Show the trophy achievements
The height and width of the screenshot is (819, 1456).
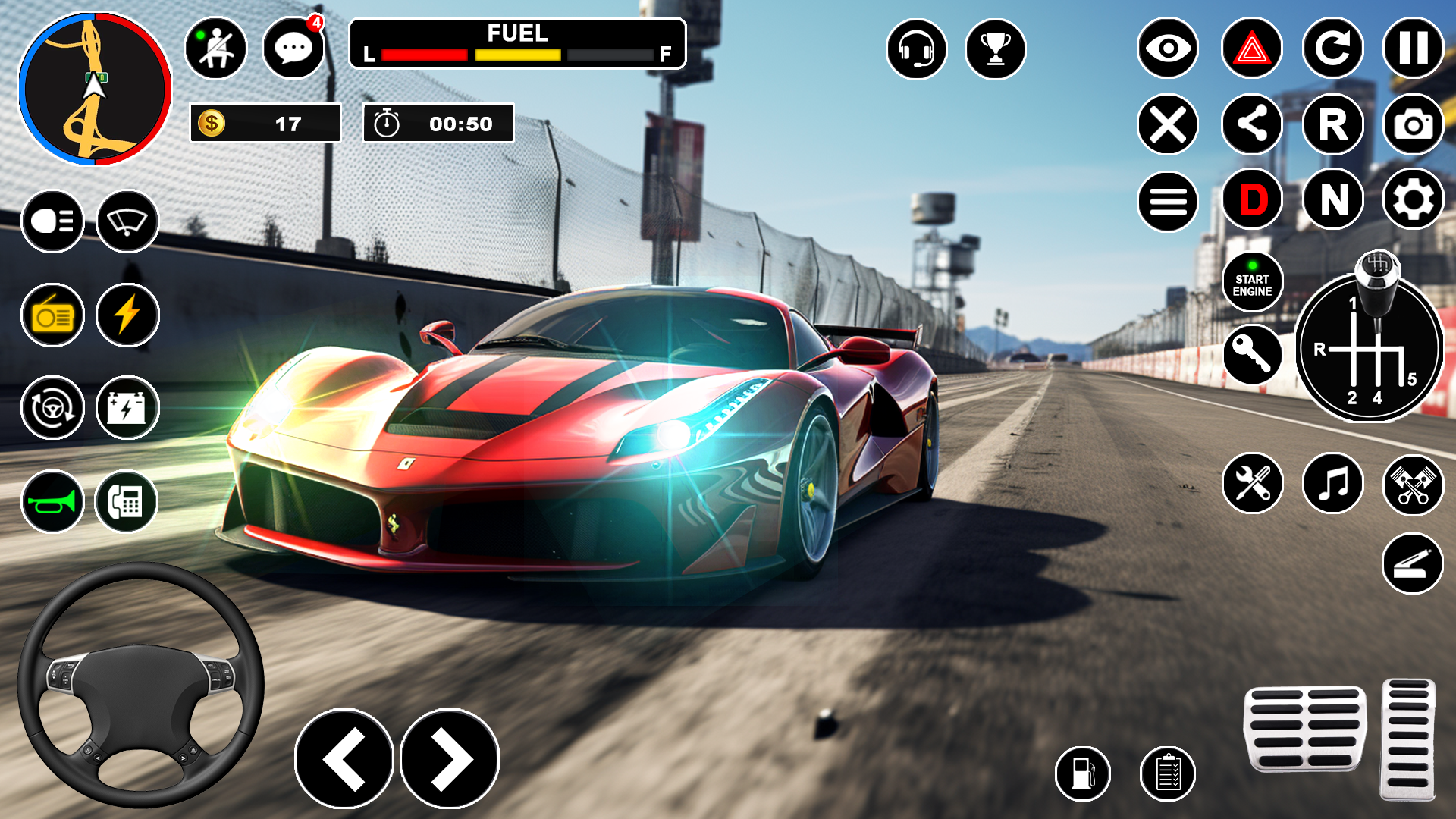[995, 49]
